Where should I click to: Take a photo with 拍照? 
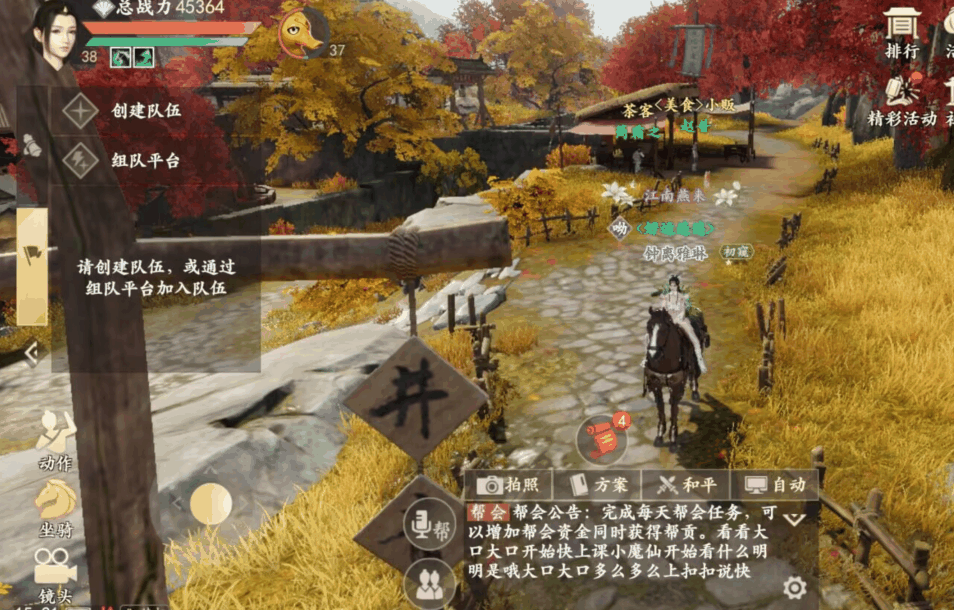[514, 485]
